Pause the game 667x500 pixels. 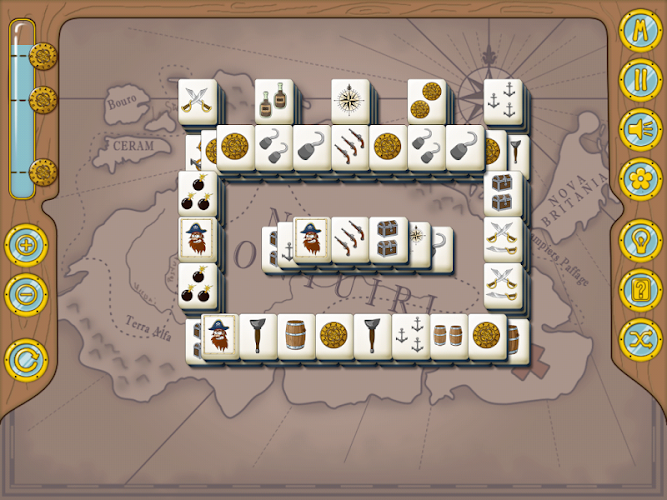point(637,80)
